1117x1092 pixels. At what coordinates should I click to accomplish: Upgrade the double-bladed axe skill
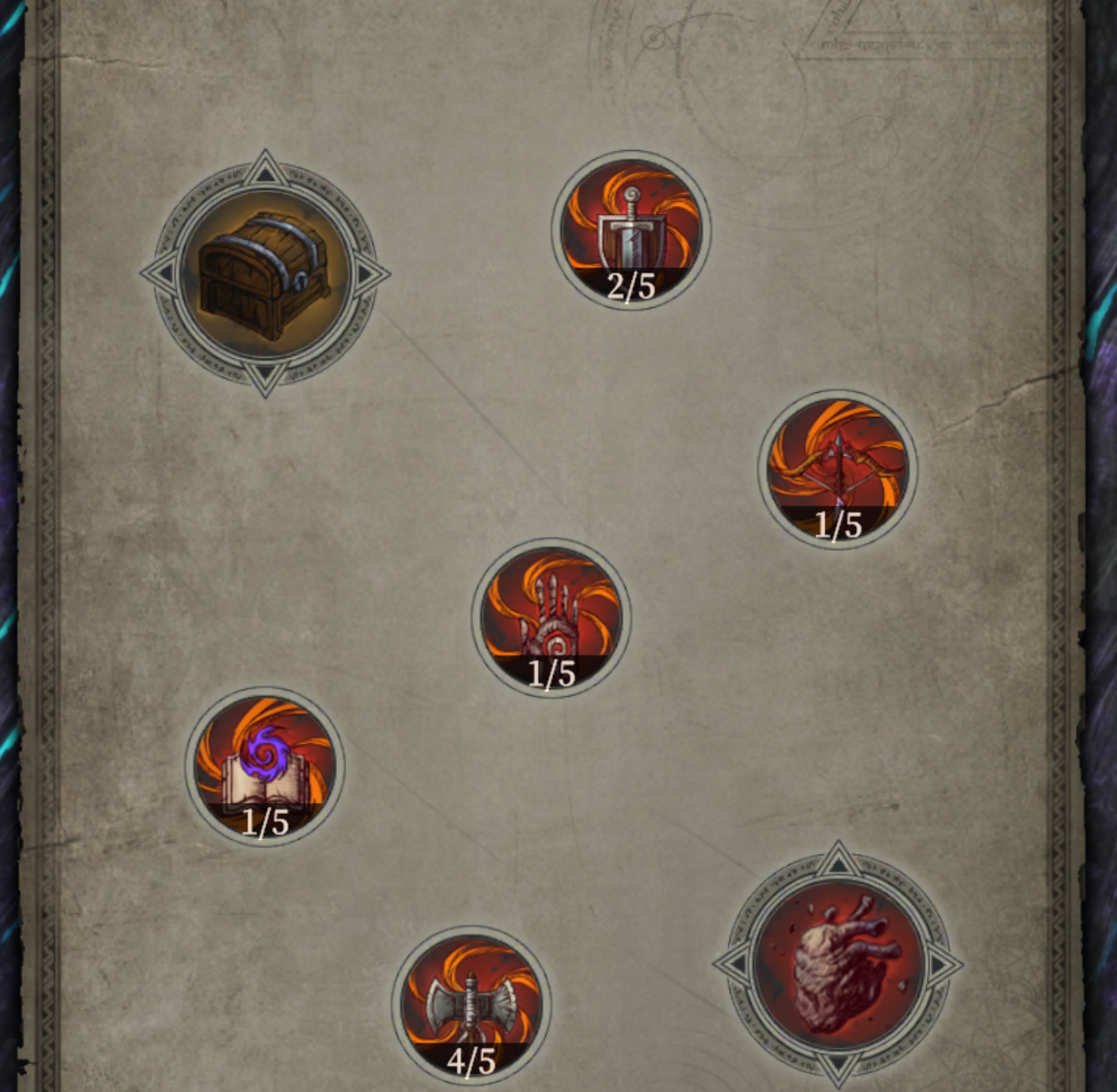click(x=471, y=1005)
